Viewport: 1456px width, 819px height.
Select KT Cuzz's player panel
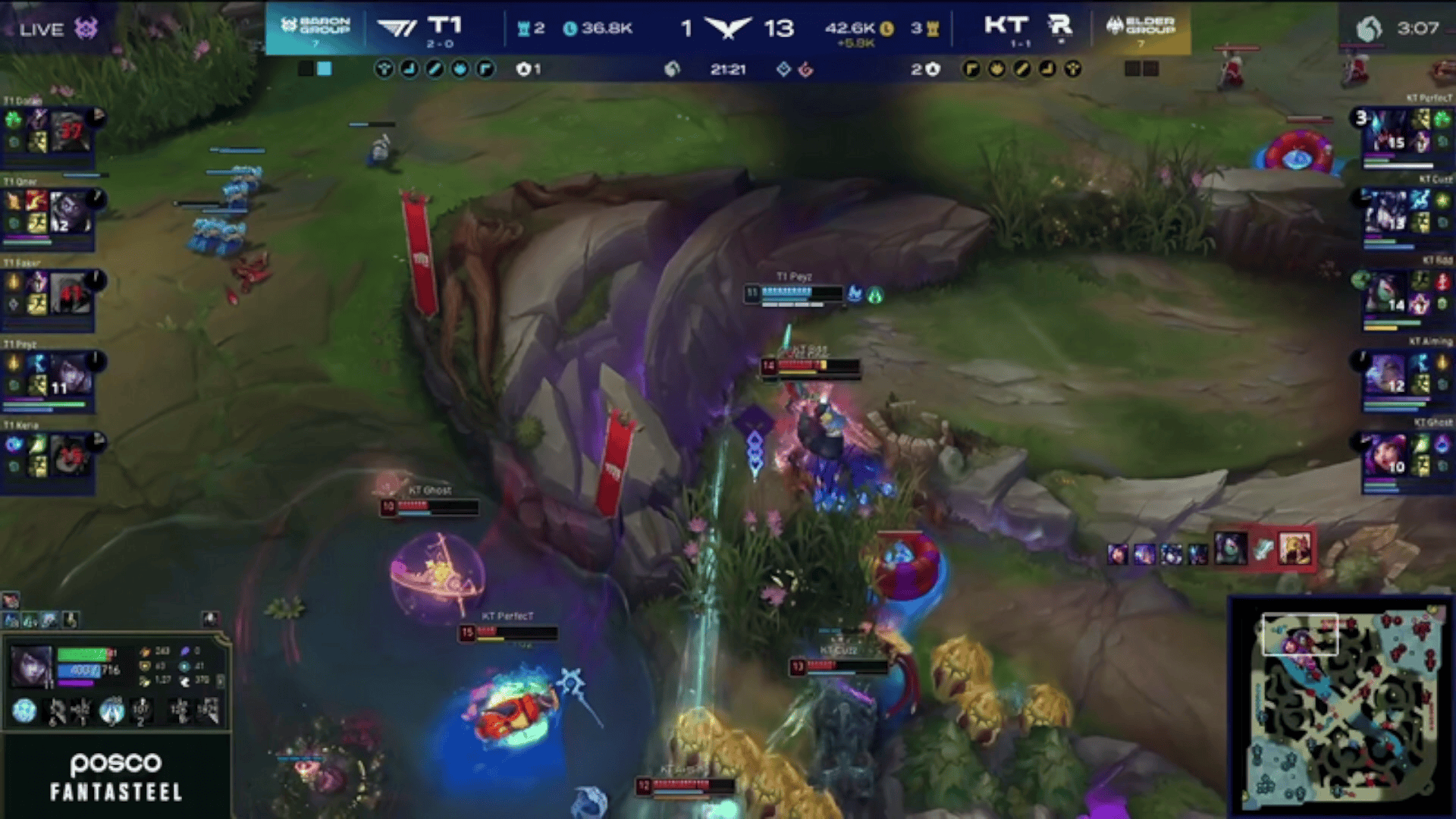point(1403,212)
